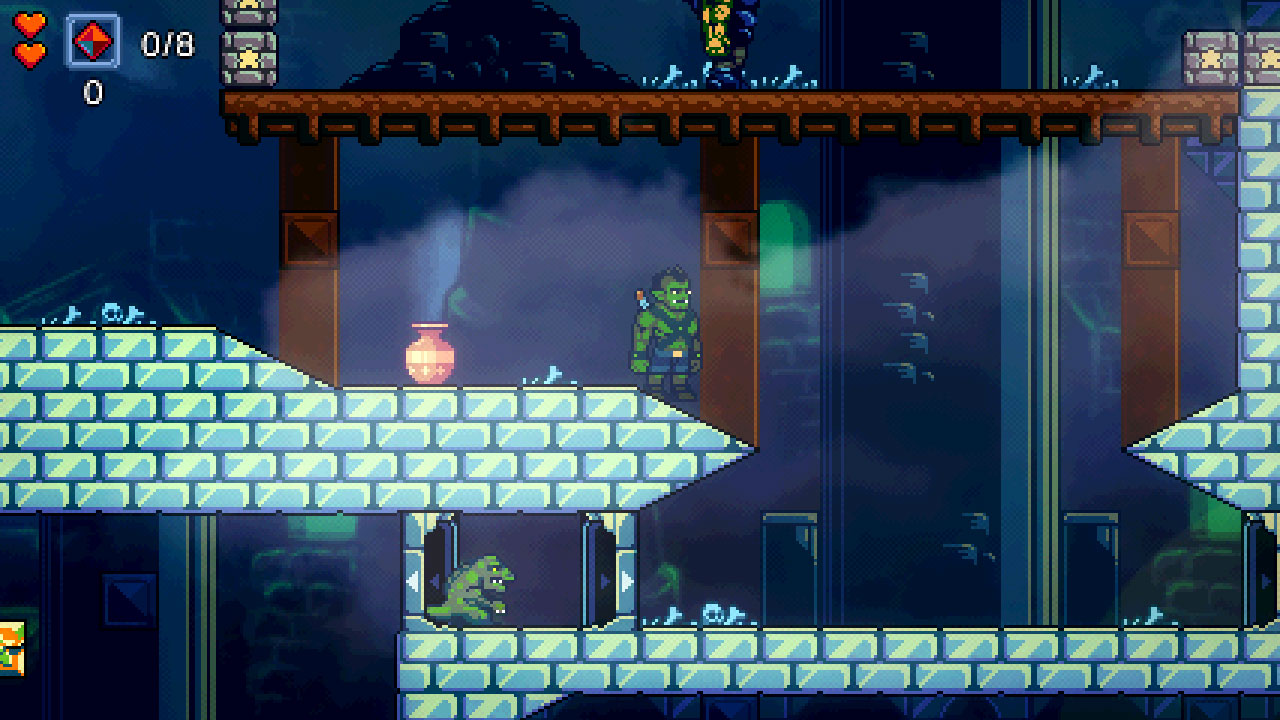Click the 0/8 gem progress text
This screenshot has height=720, width=1280.
coord(168,41)
